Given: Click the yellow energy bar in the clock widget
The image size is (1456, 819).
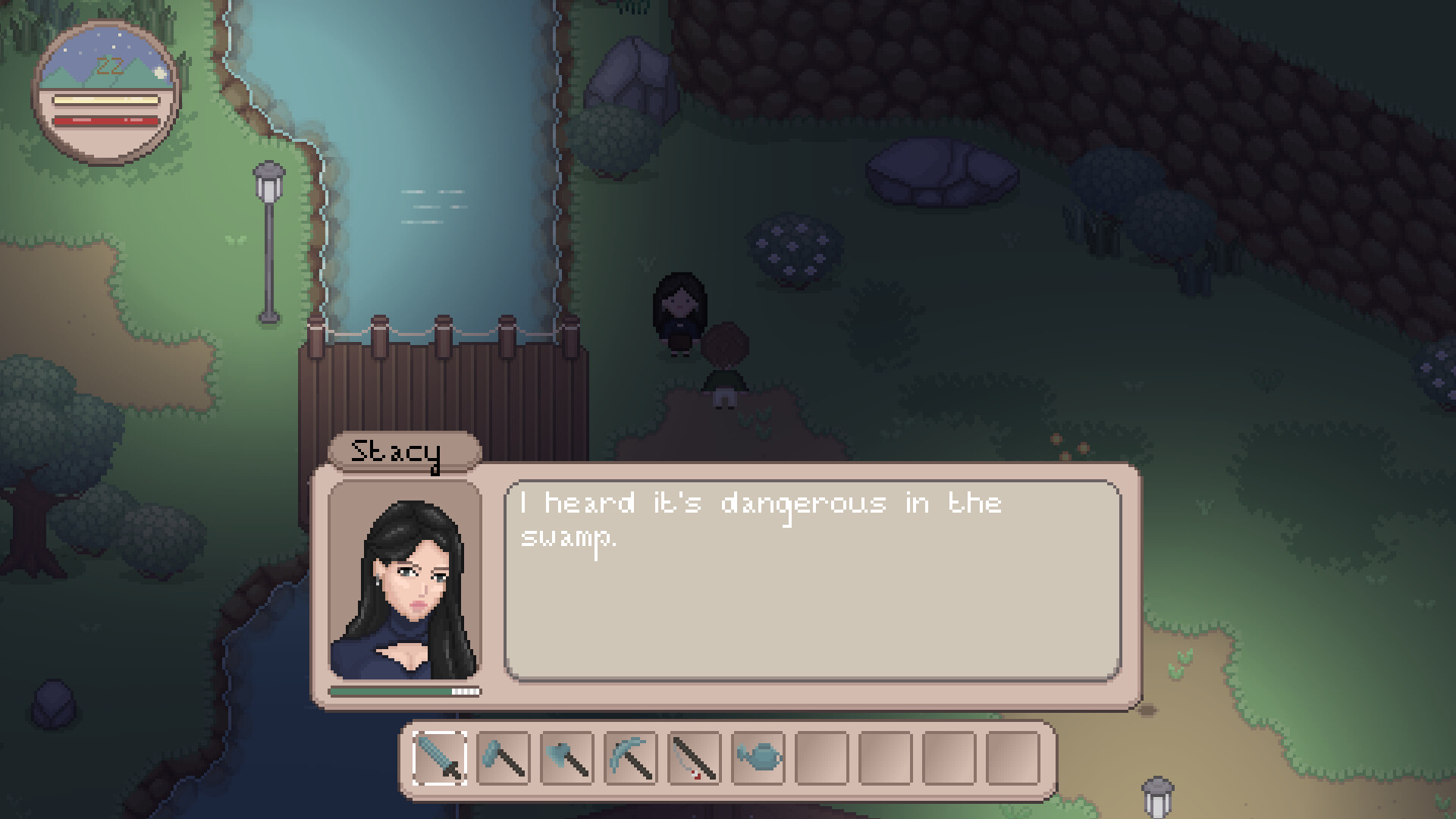Looking at the screenshot, I should [x=106, y=100].
